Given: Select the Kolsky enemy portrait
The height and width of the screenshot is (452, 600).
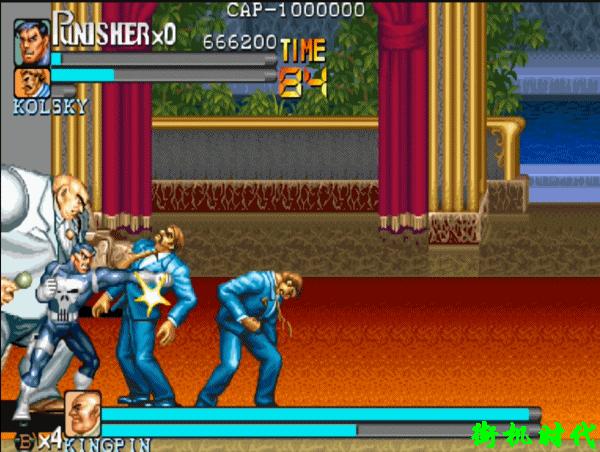Looking at the screenshot, I should (31, 82).
